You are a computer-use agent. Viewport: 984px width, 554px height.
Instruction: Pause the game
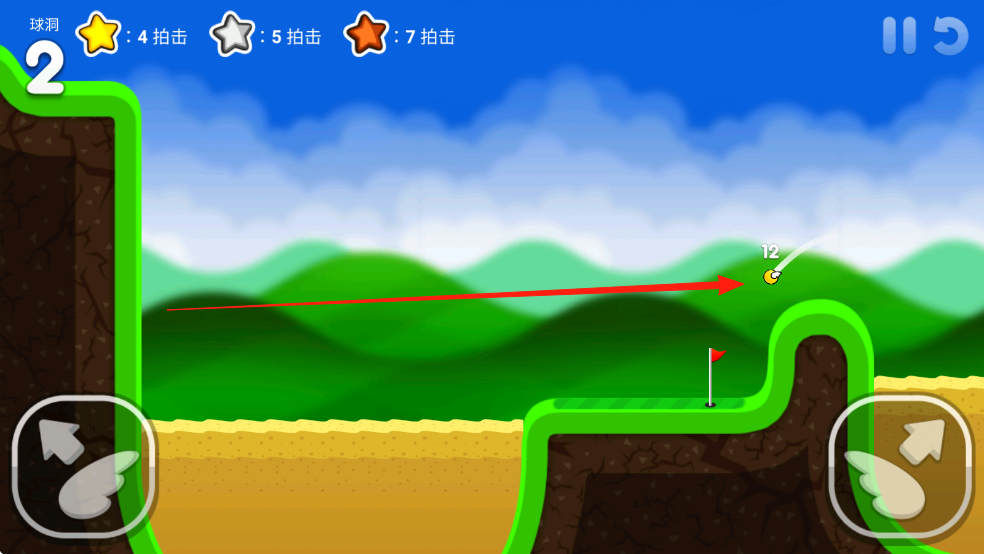(899, 36)
